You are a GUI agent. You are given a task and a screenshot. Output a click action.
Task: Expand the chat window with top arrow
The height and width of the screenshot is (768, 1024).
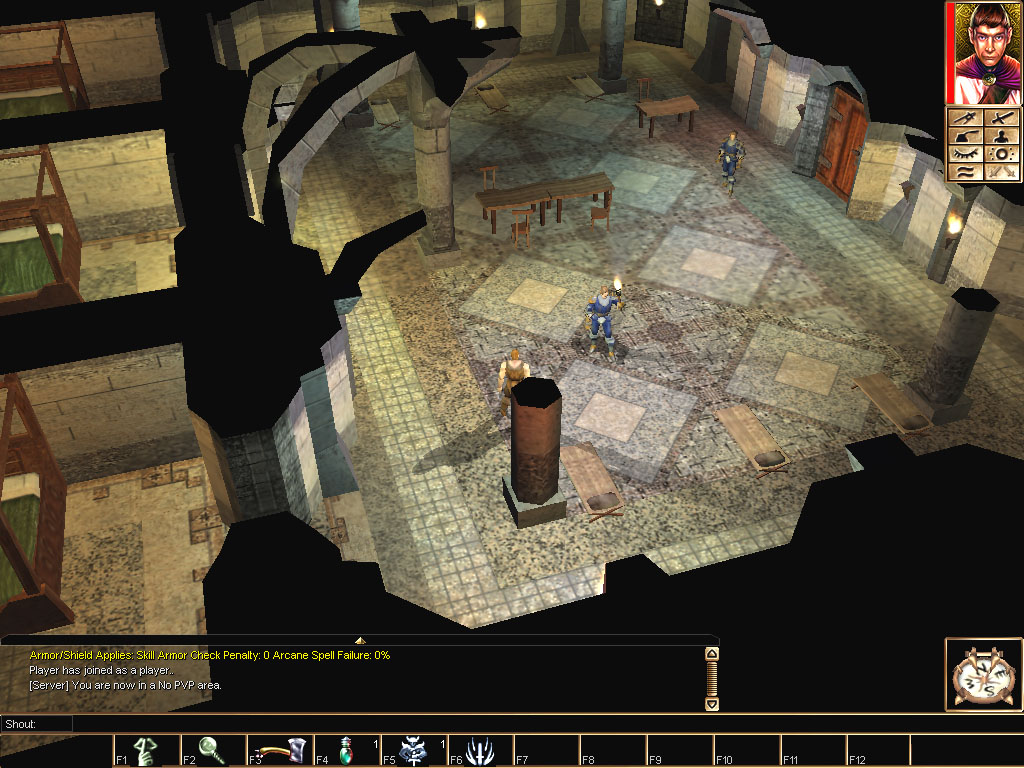(x=360, y=640)
